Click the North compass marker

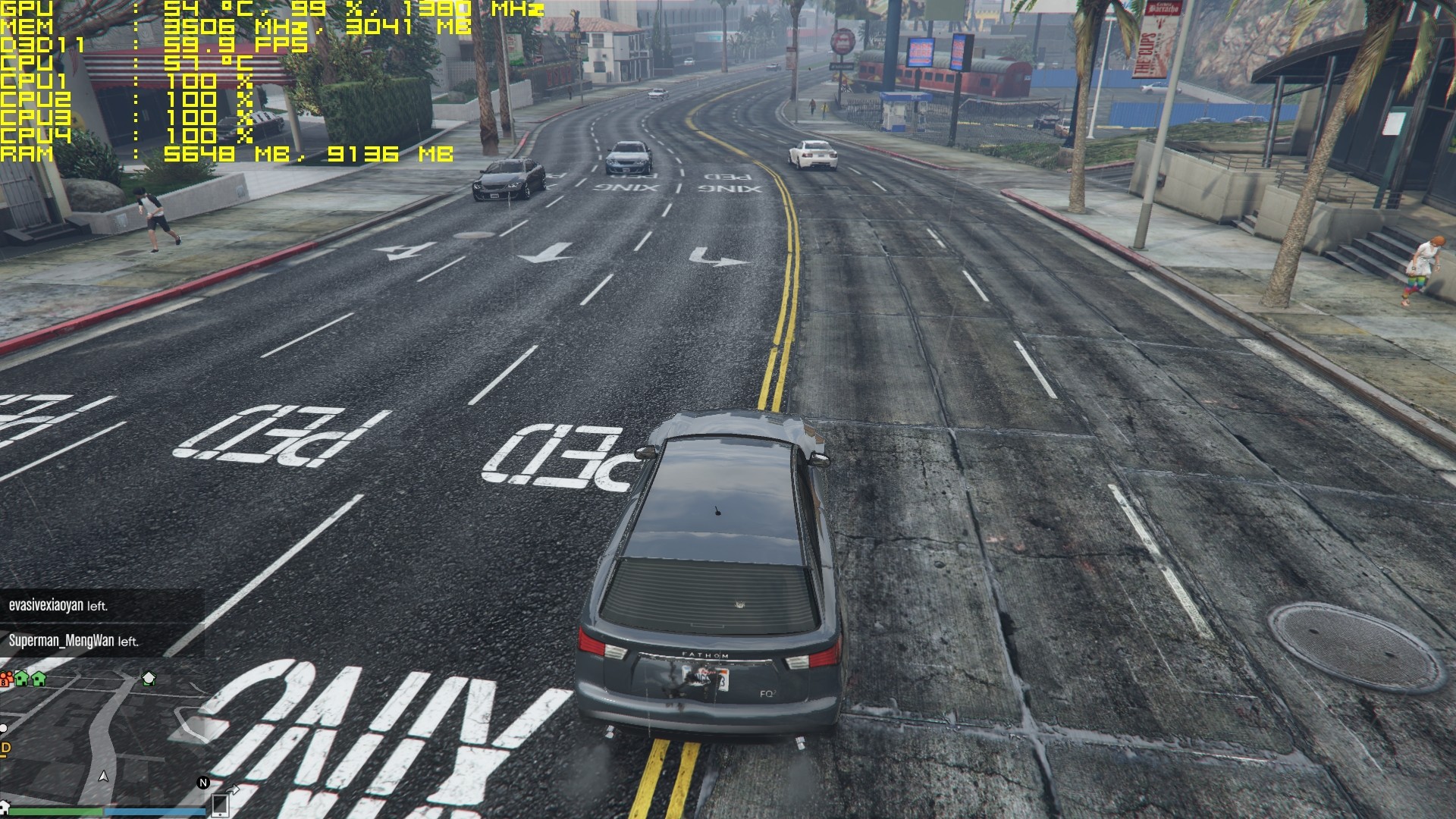203,783
